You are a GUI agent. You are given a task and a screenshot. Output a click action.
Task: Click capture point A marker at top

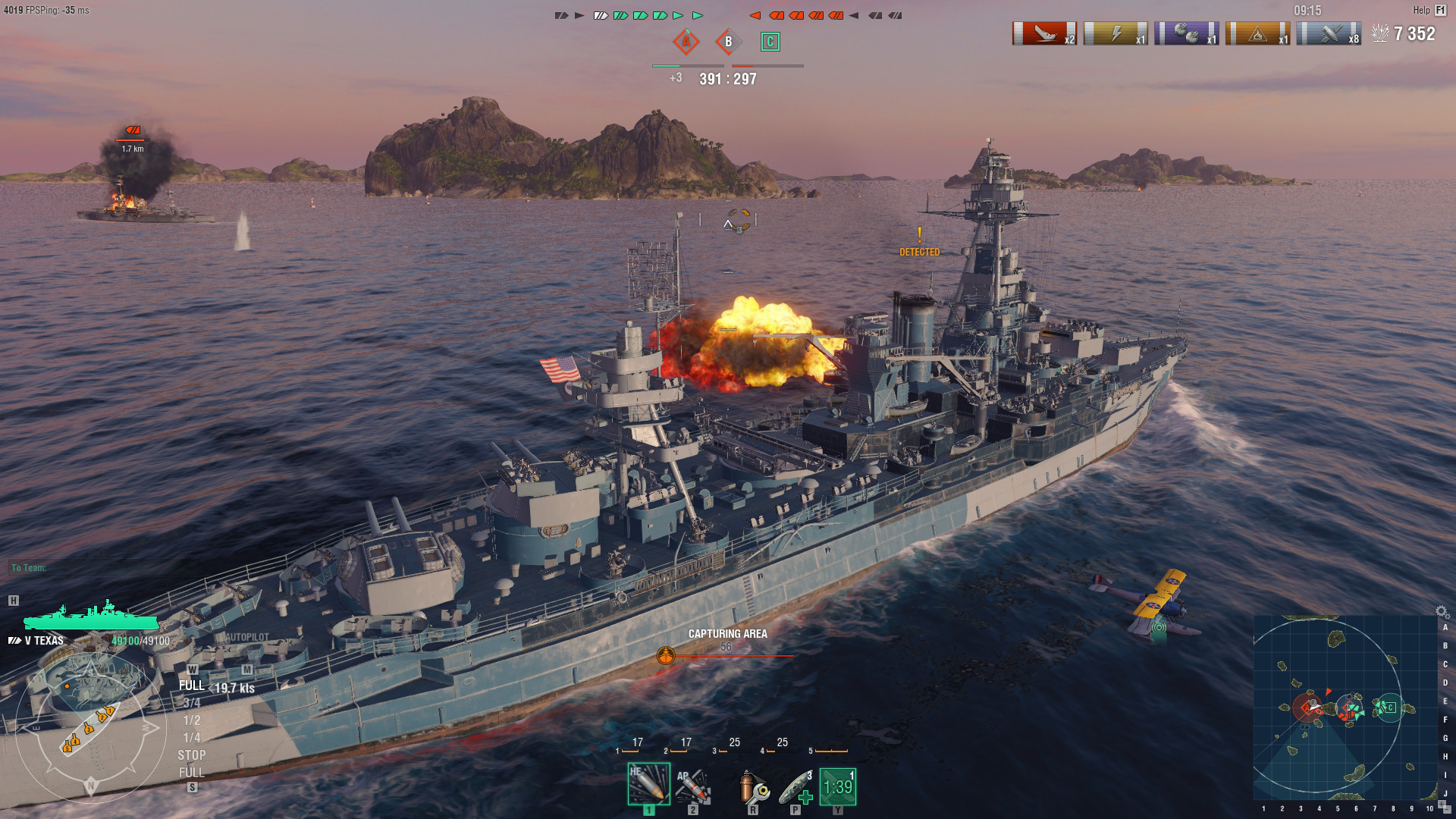pyautogui.click(x=686, y=43)
